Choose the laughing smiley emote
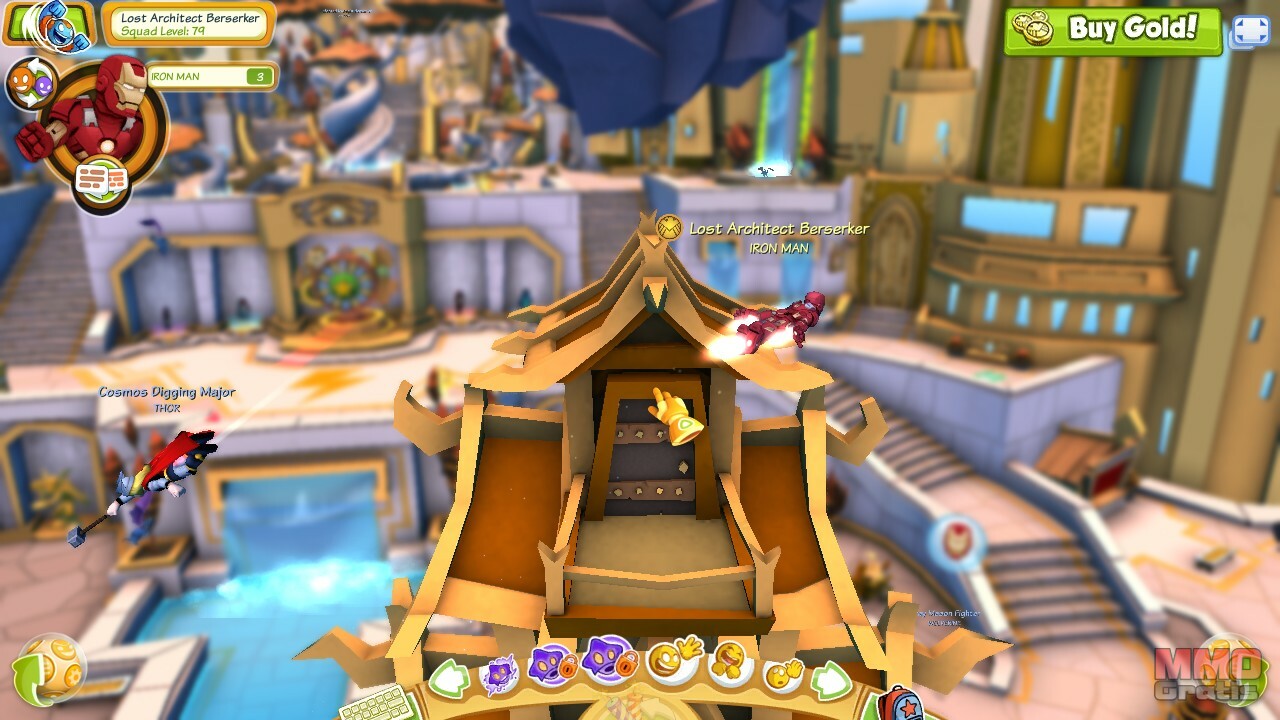 [x=730, y=662]
